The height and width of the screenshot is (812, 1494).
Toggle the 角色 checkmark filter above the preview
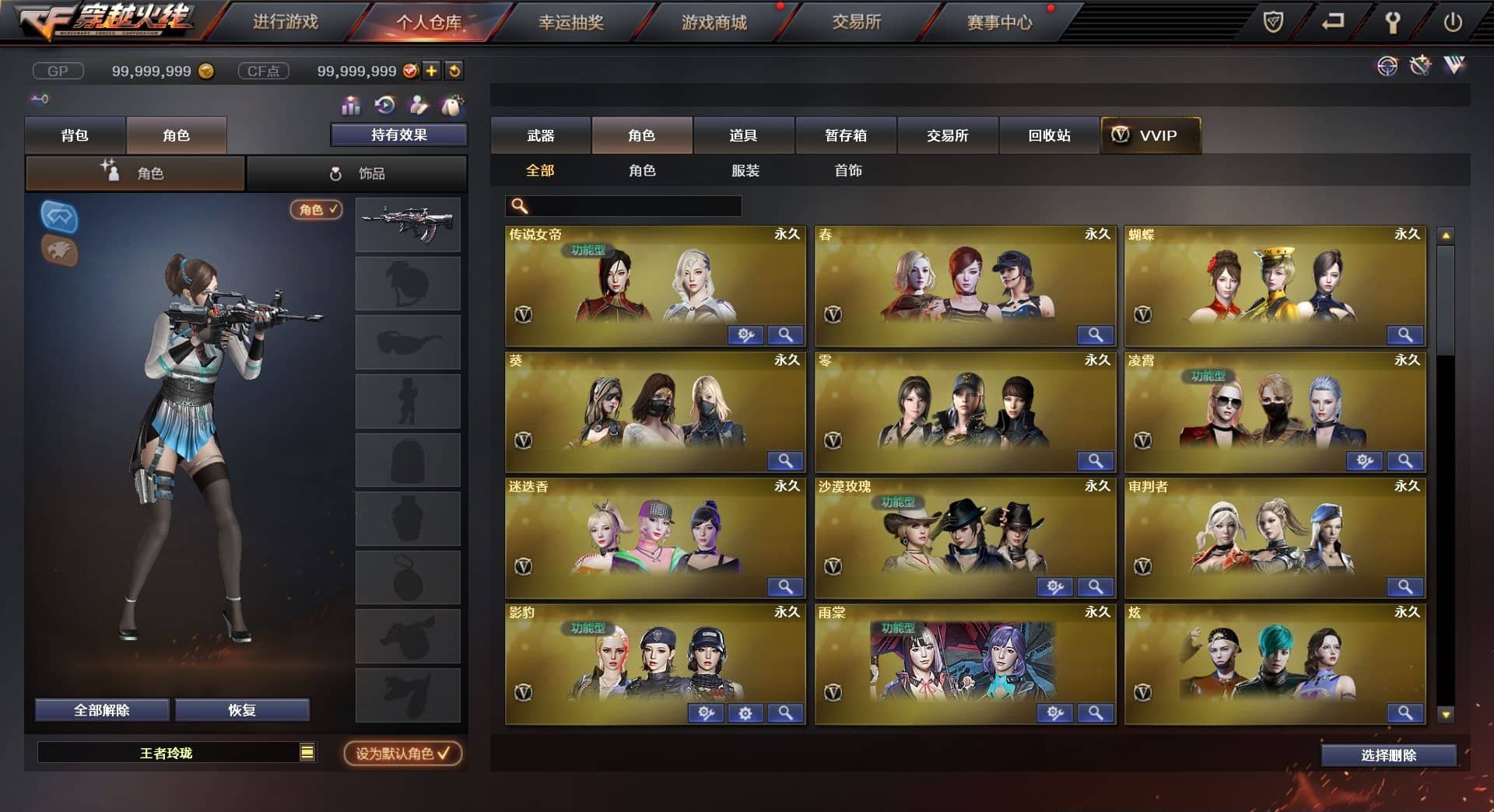coord(315,210)
